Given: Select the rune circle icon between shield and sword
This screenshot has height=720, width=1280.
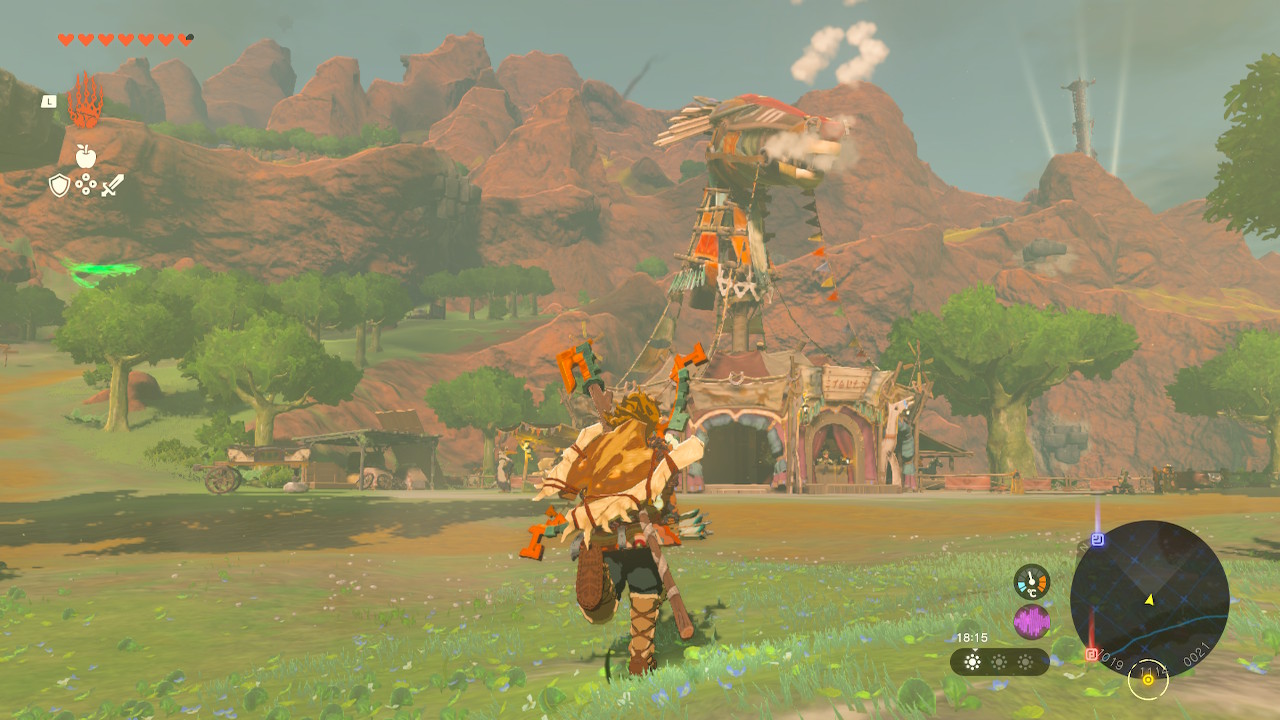Looking at the screenshot, I should (86, 184).
